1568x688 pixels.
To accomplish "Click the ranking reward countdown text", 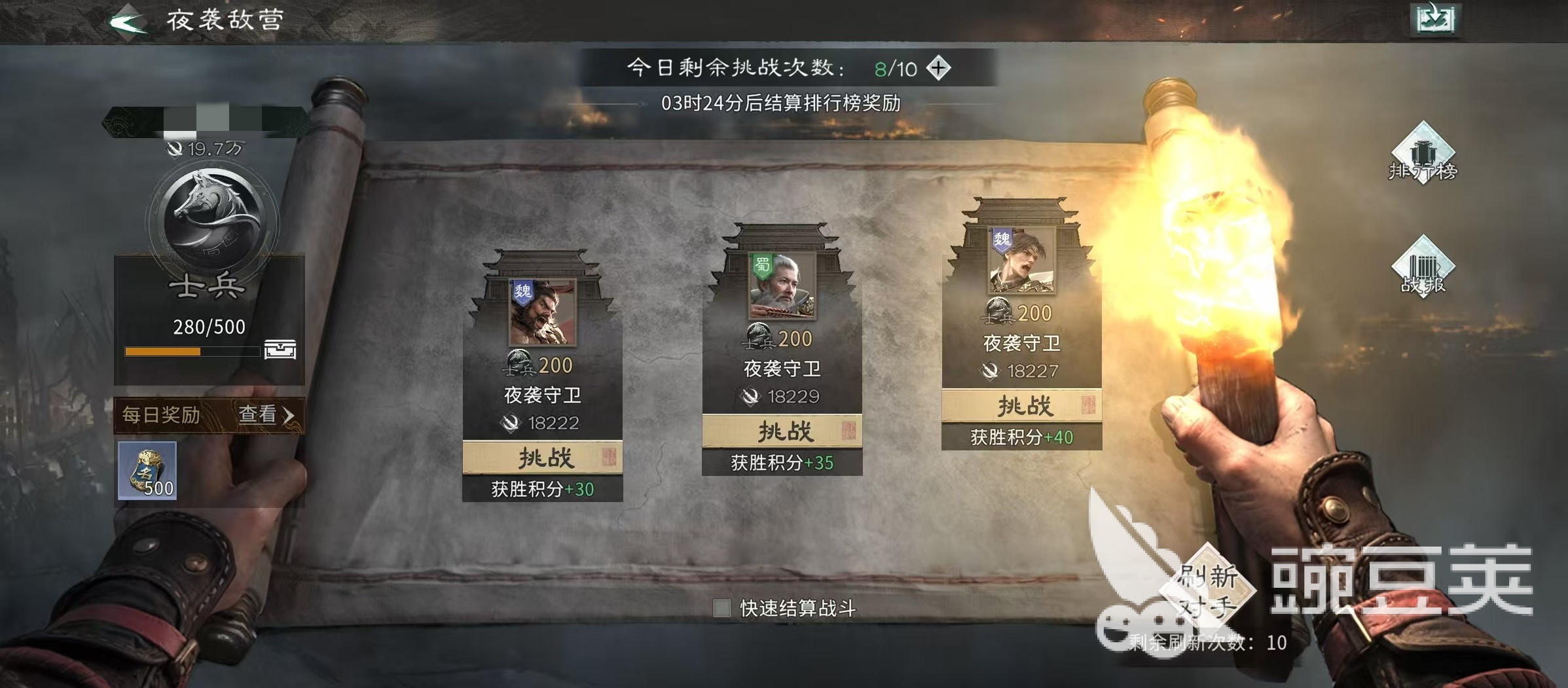I will (x=783, y=105).
